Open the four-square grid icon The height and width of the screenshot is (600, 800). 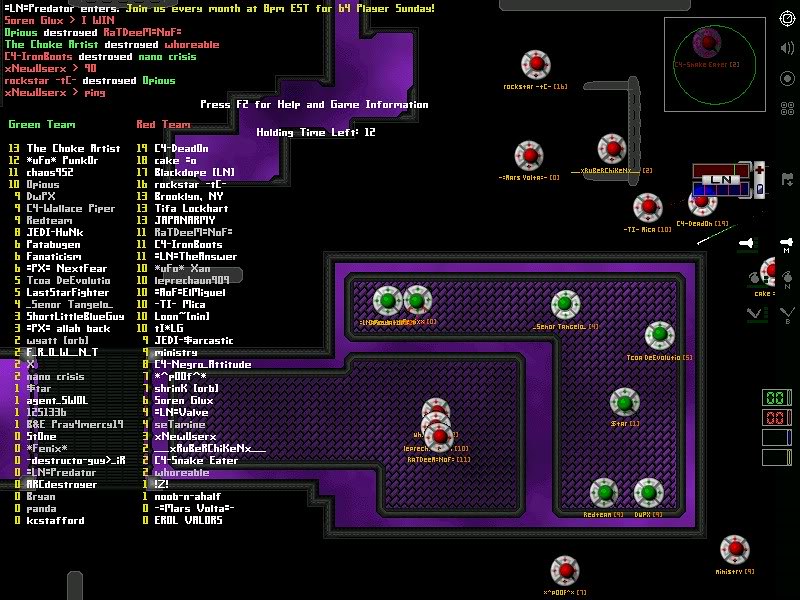tap(788, 108)
